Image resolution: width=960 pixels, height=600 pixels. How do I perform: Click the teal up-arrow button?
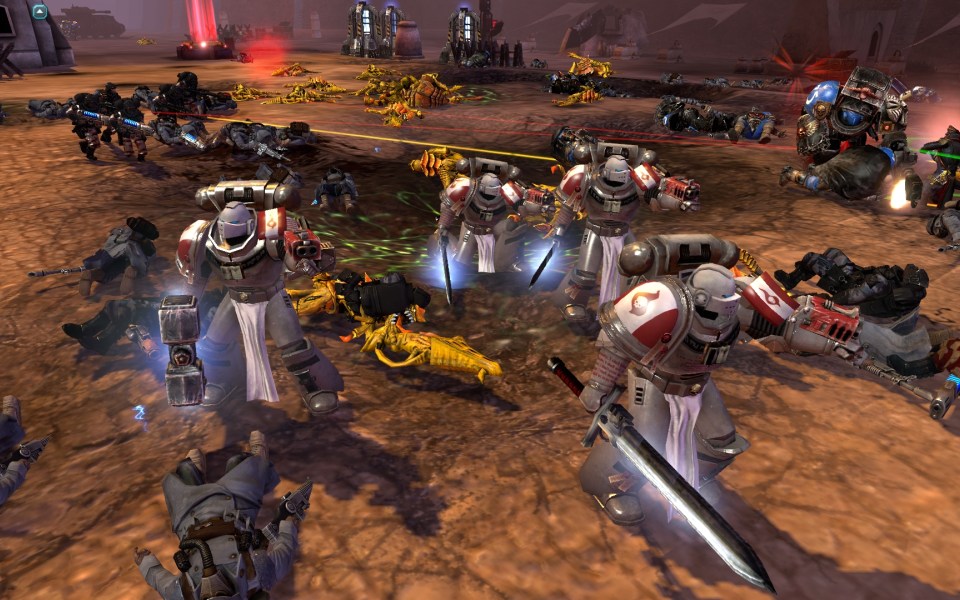tap(40, 12)
